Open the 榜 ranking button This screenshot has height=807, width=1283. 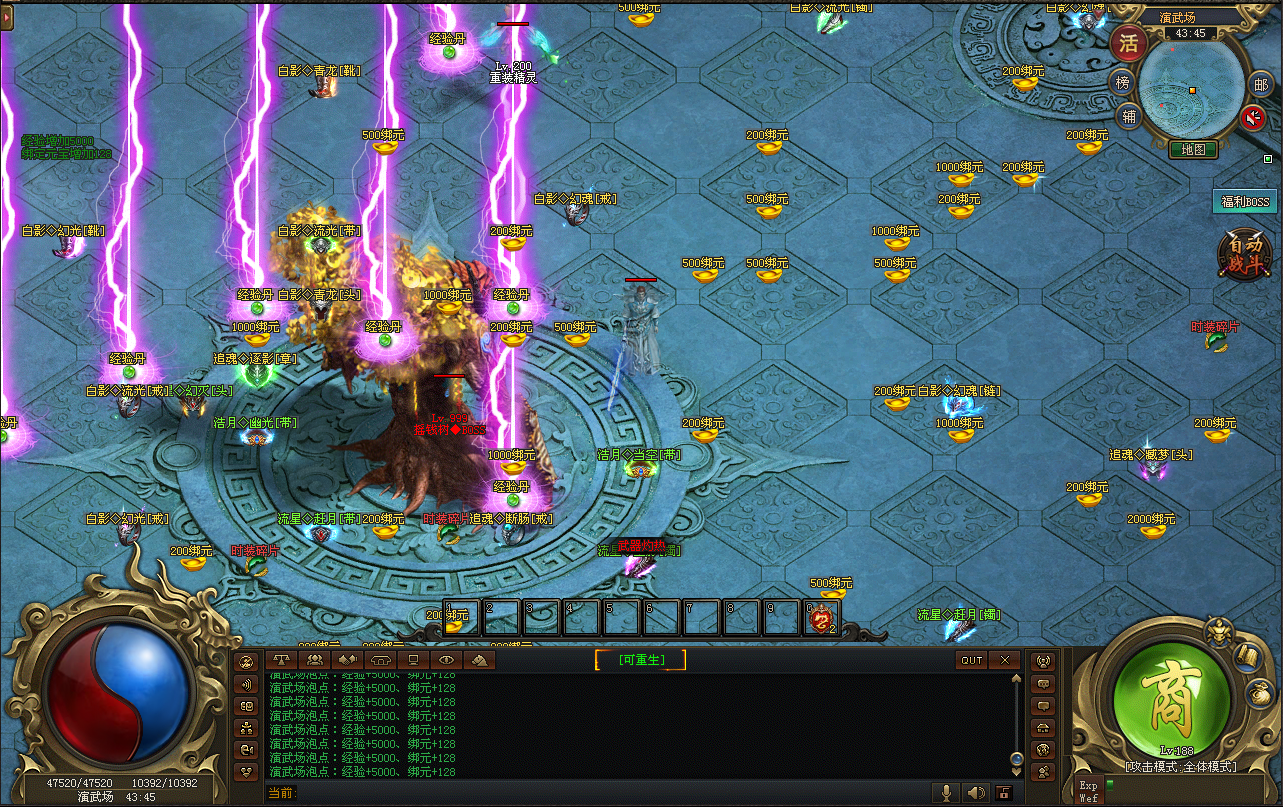[x=1123, y=83]
